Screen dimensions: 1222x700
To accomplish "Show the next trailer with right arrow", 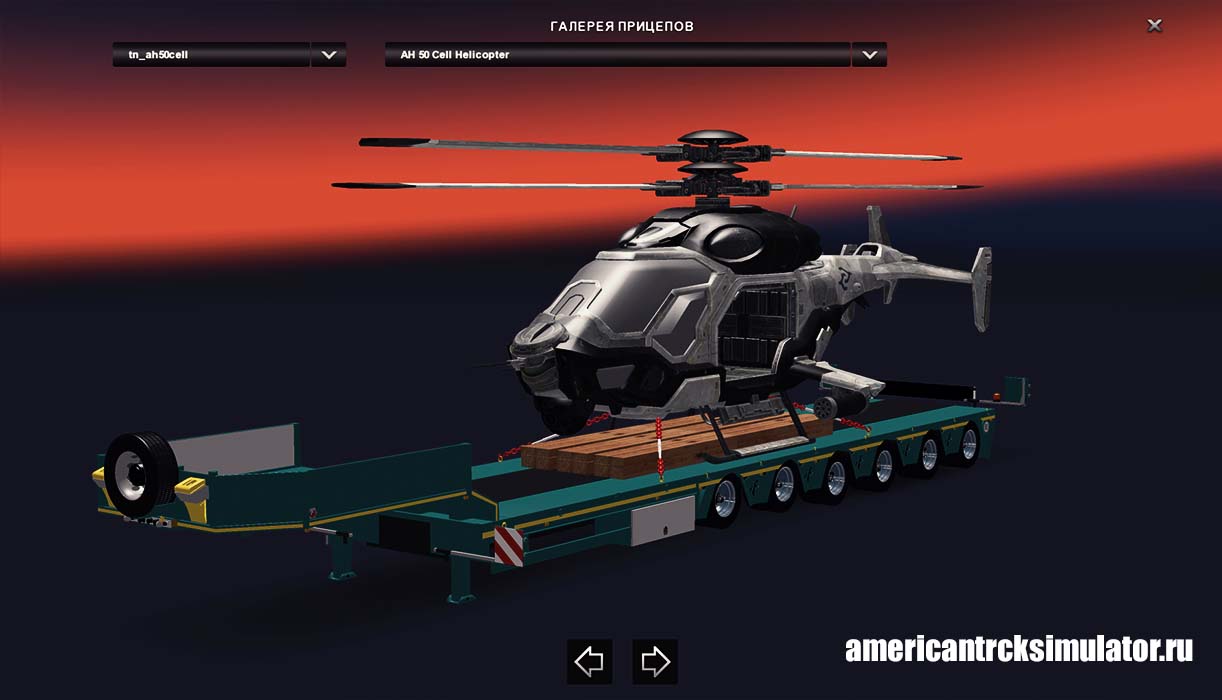I will 654,661.
